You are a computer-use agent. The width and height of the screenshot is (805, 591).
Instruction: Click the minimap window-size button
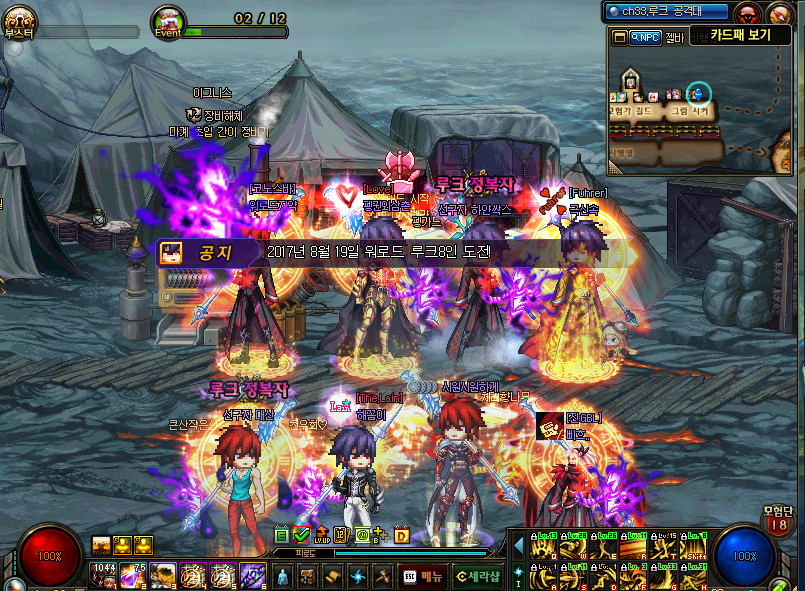[x=620, y=37]
